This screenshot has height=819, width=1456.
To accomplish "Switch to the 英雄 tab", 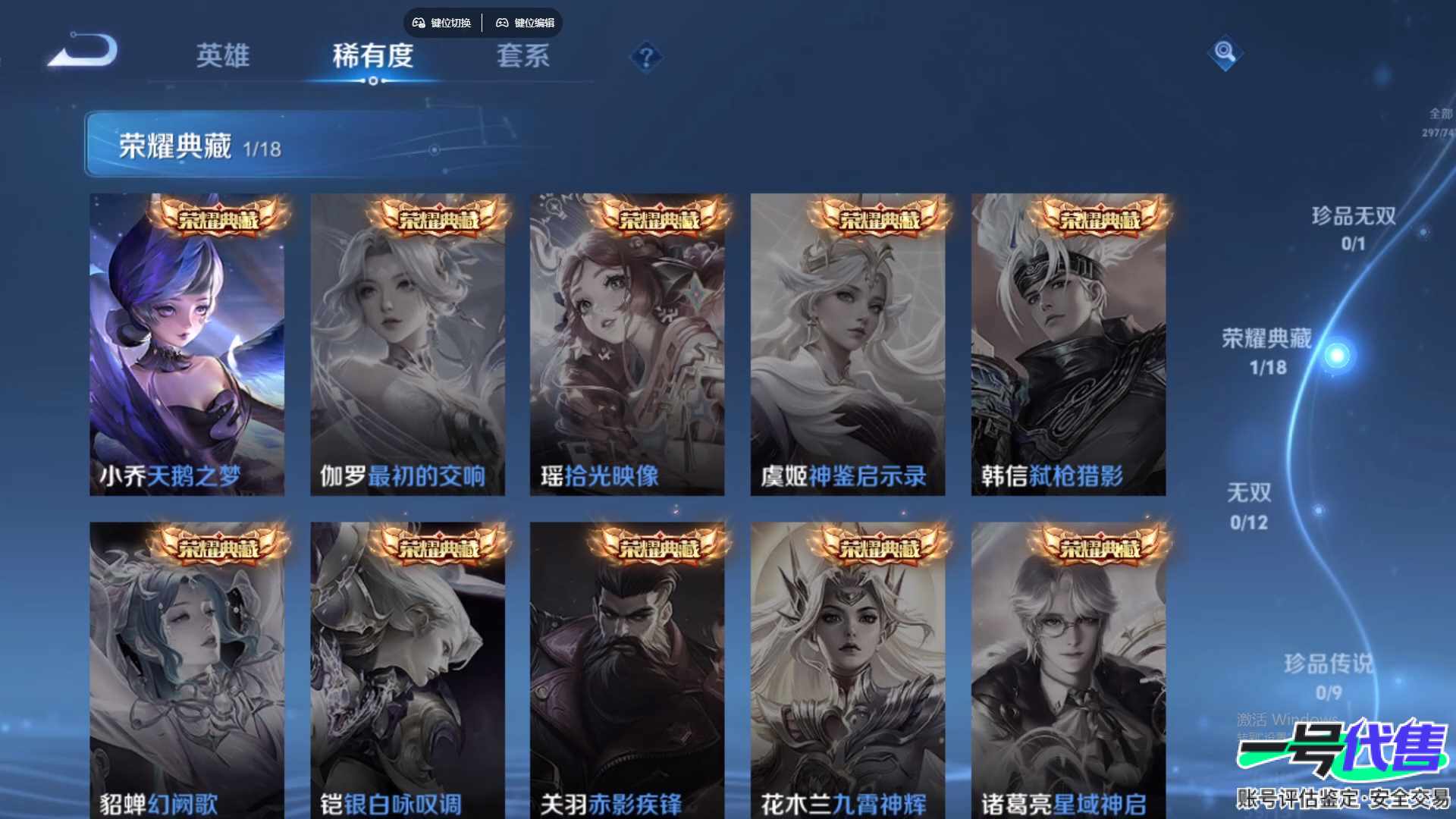I will coord(222,55).
